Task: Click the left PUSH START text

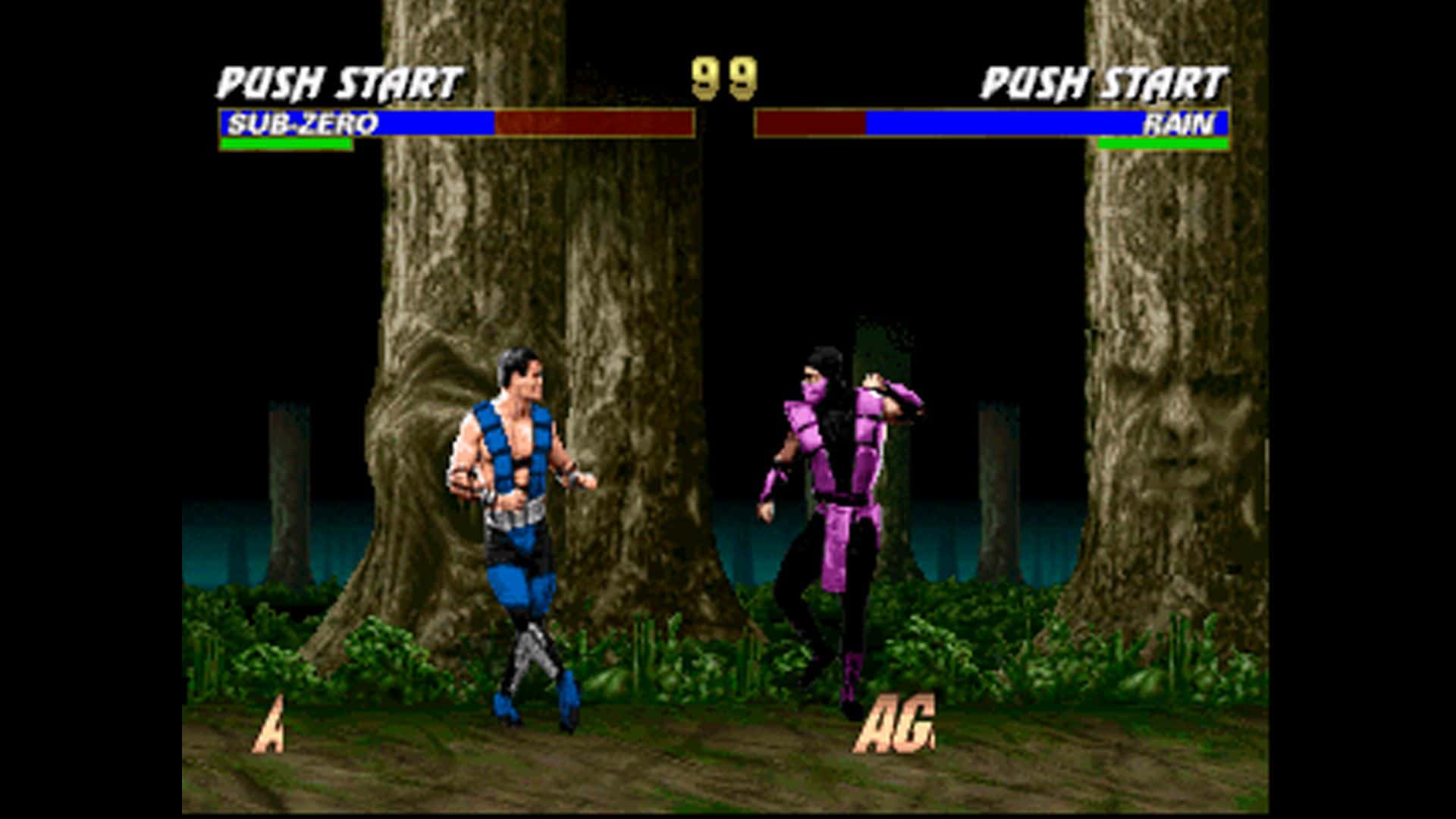Action: pos(337,80)
